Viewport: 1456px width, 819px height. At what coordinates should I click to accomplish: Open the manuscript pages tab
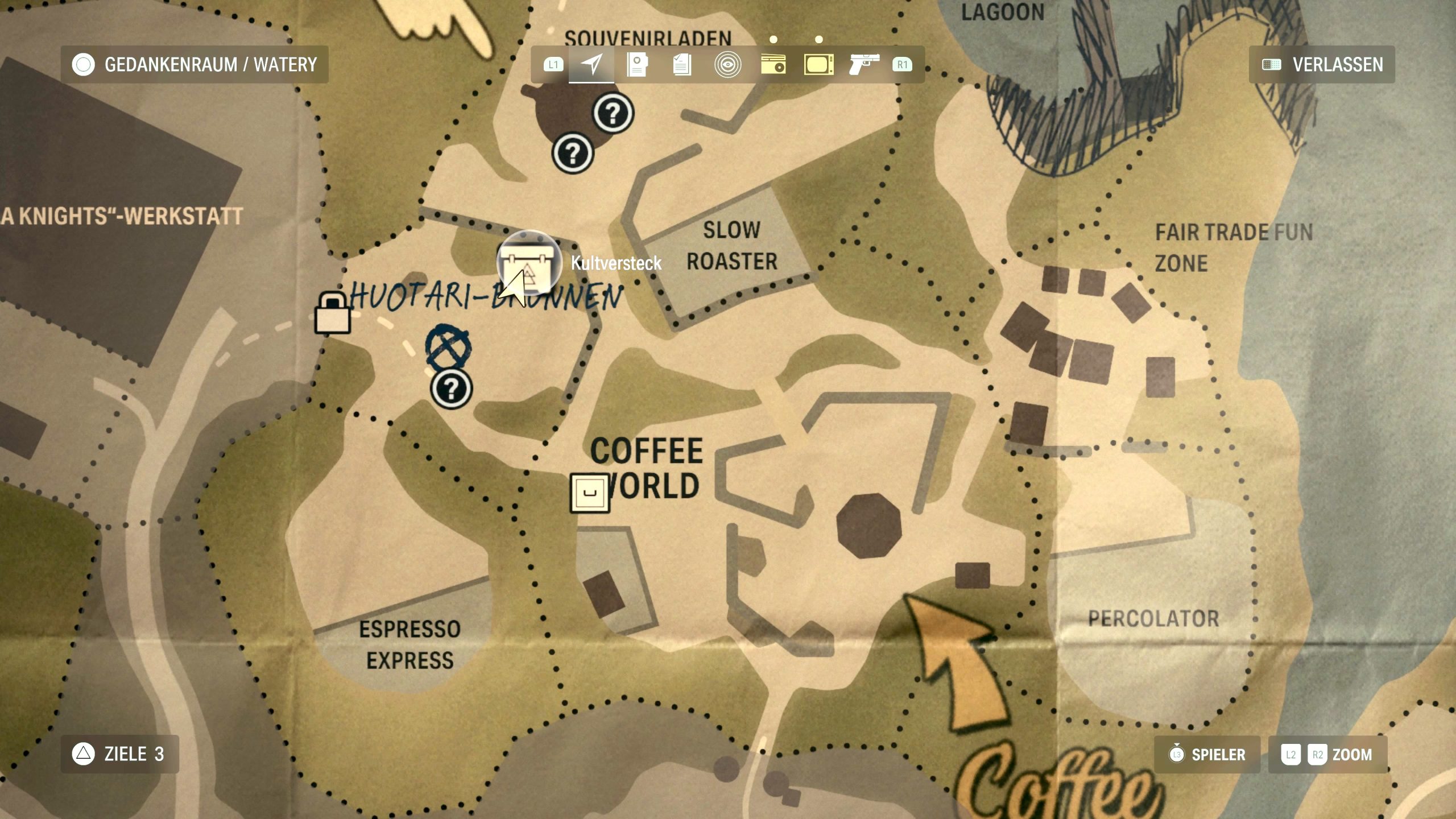point(682,64)
